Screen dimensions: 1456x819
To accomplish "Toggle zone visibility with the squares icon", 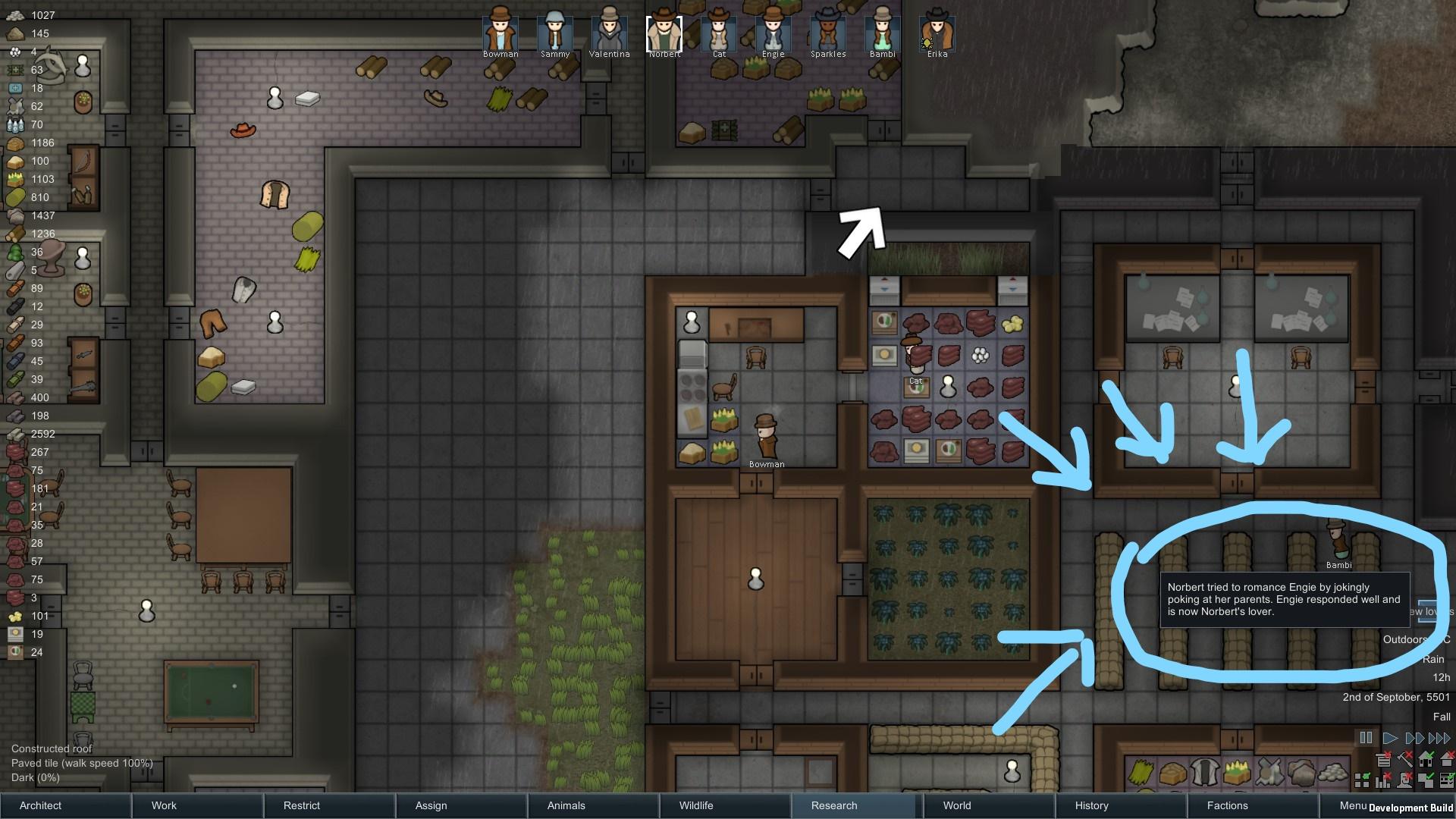I will [x=1360, y=780].
